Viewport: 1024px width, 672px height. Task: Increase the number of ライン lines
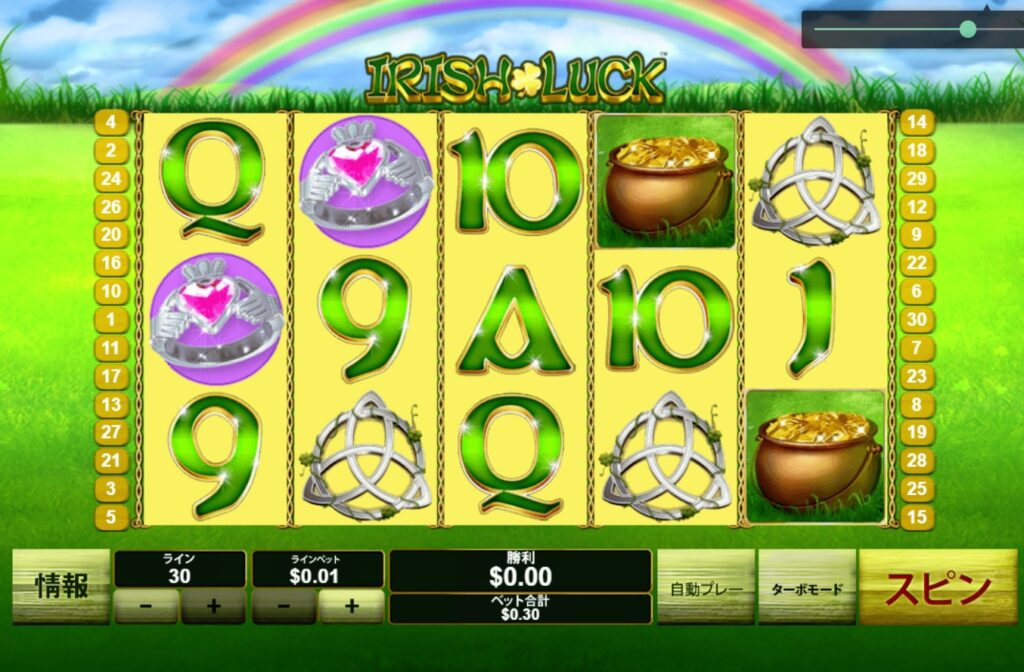point(212,606)
